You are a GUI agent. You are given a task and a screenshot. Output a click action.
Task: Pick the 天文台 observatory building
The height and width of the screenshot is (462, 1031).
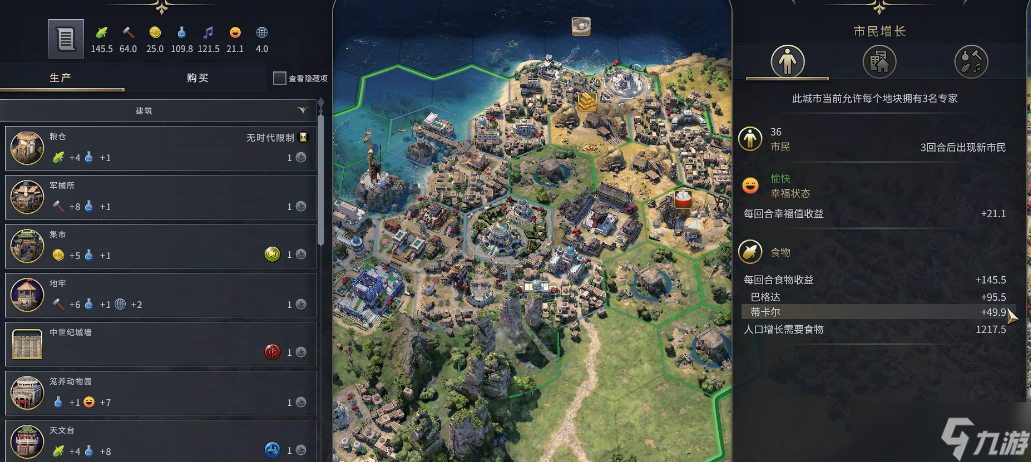pyautogui.click(x=158, y=441)
